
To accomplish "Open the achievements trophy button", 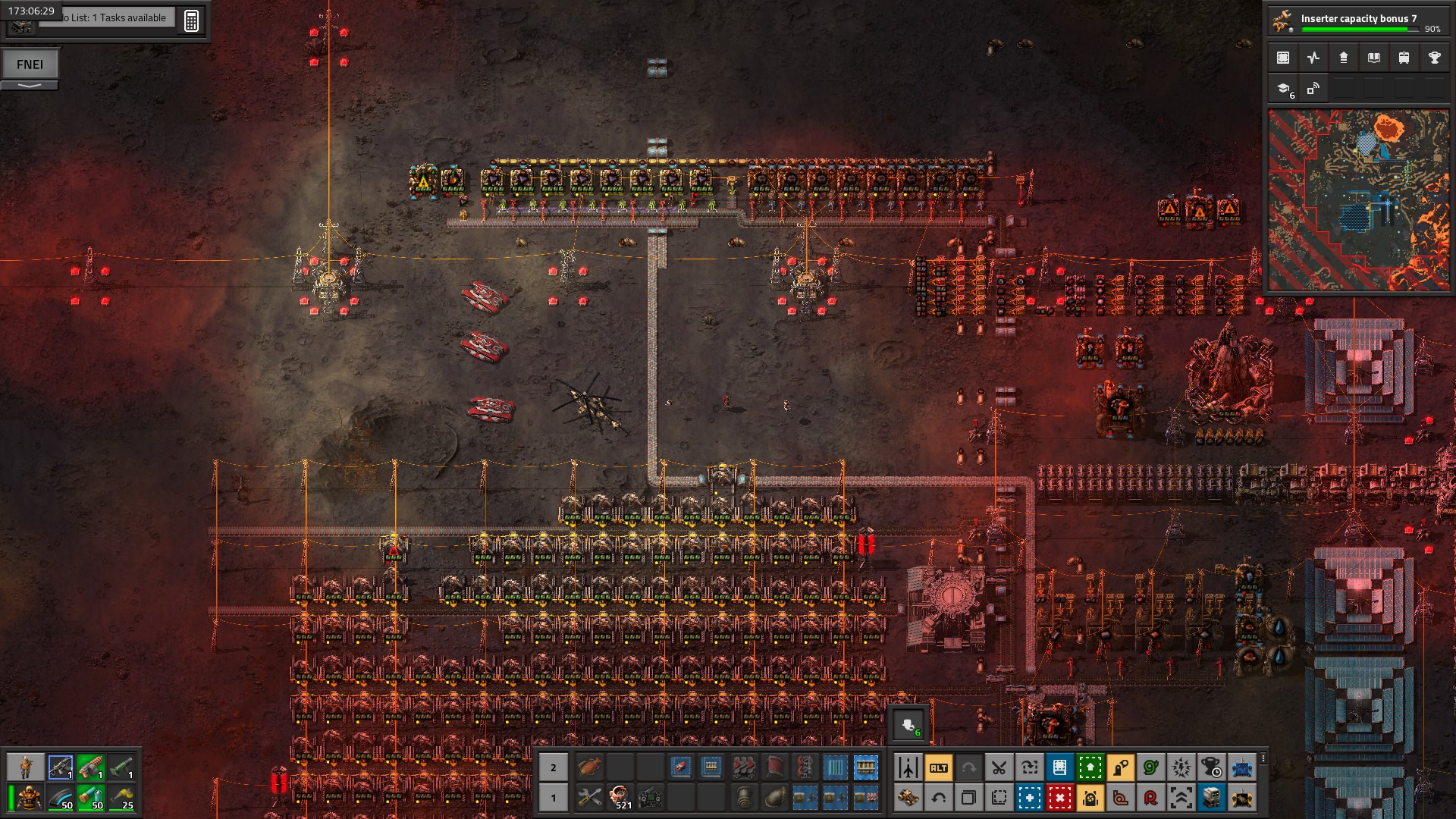I will tap(1434, 58).
